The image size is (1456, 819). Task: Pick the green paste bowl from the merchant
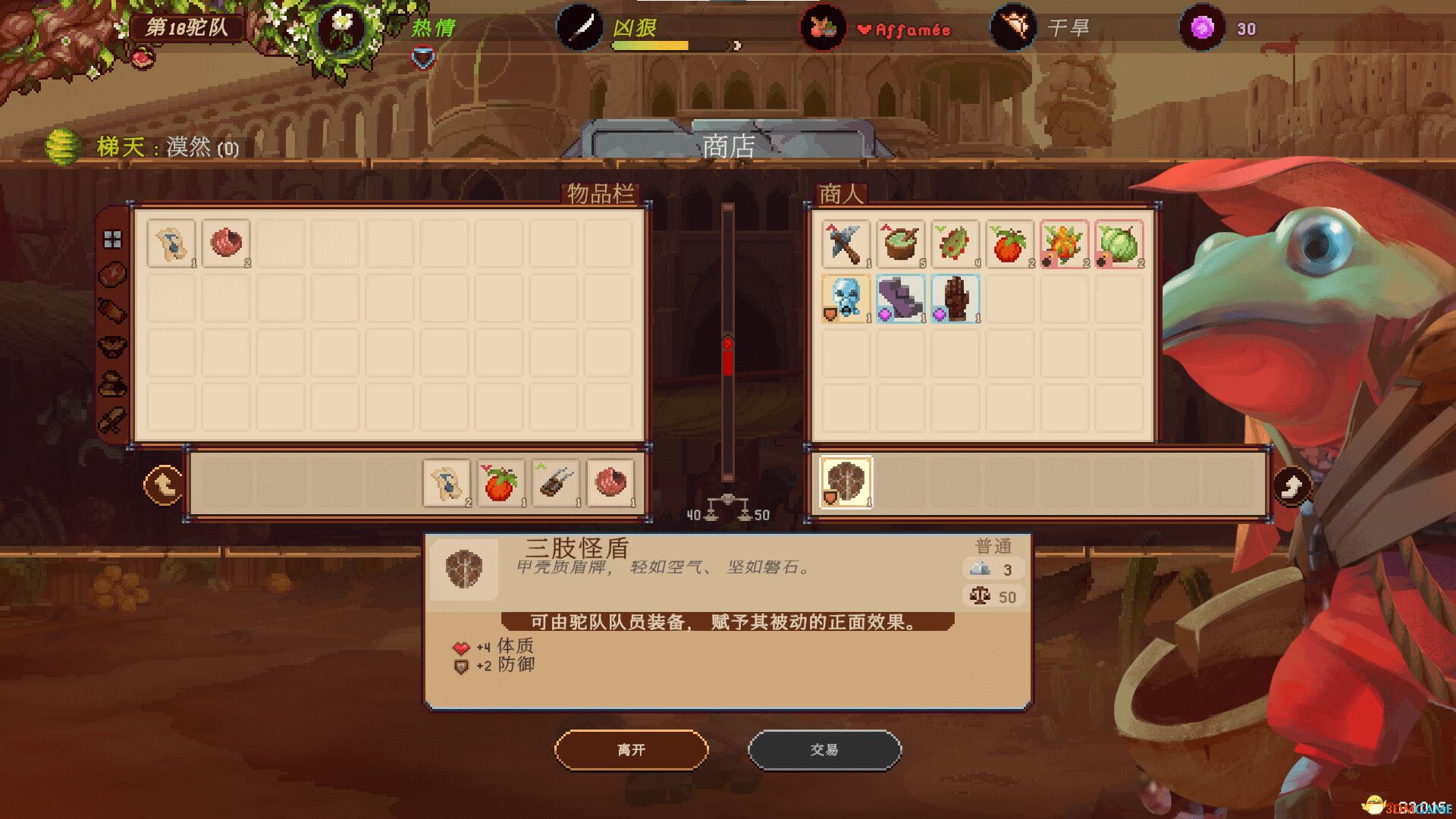pos(900,243)
